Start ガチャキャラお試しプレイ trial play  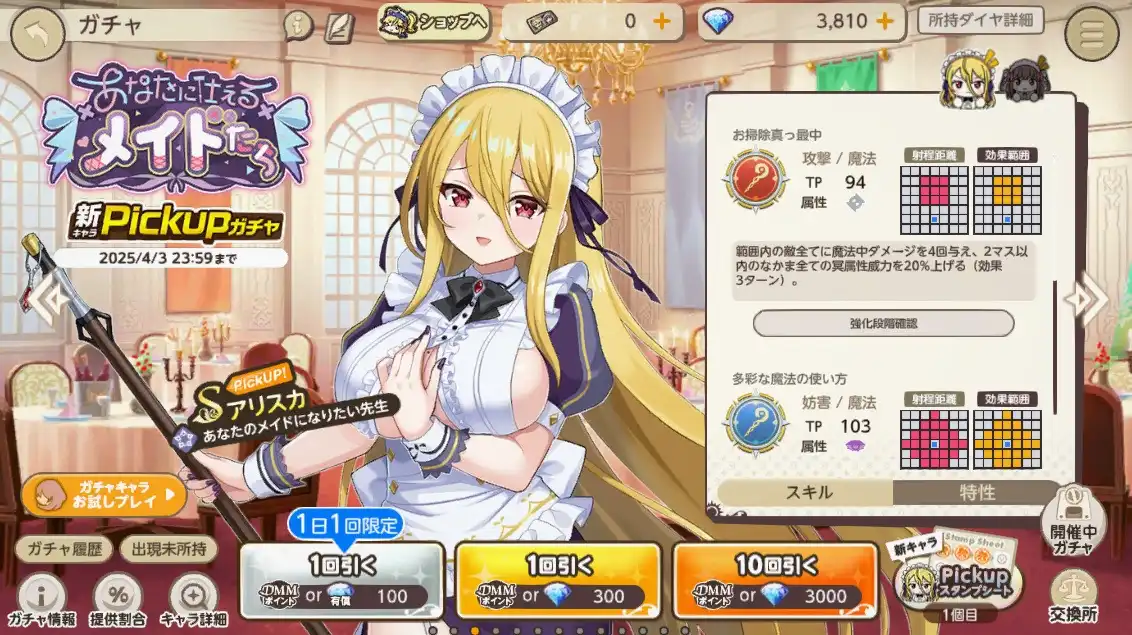[x=104, y=494]
